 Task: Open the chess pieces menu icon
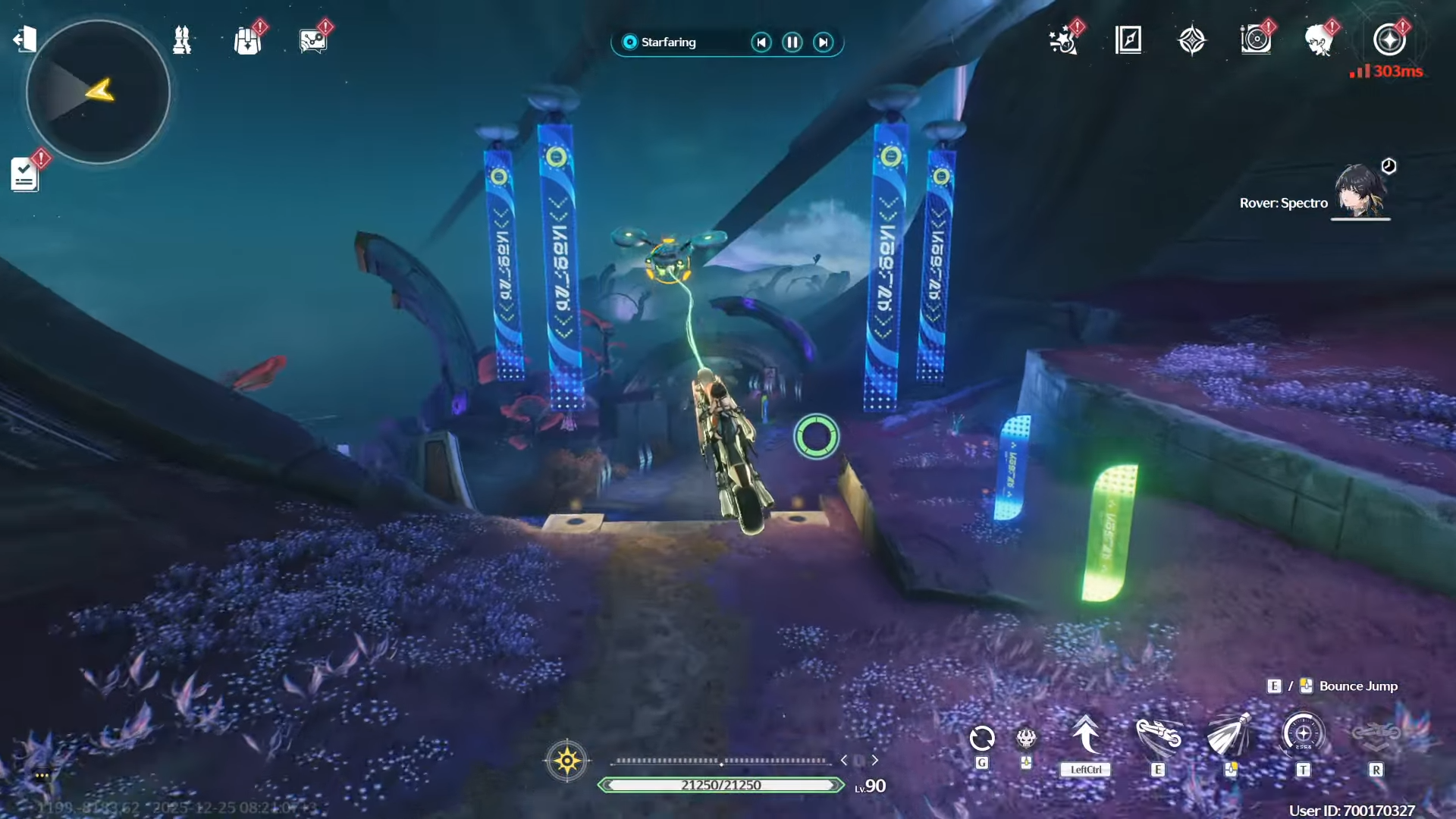(182, 39)
